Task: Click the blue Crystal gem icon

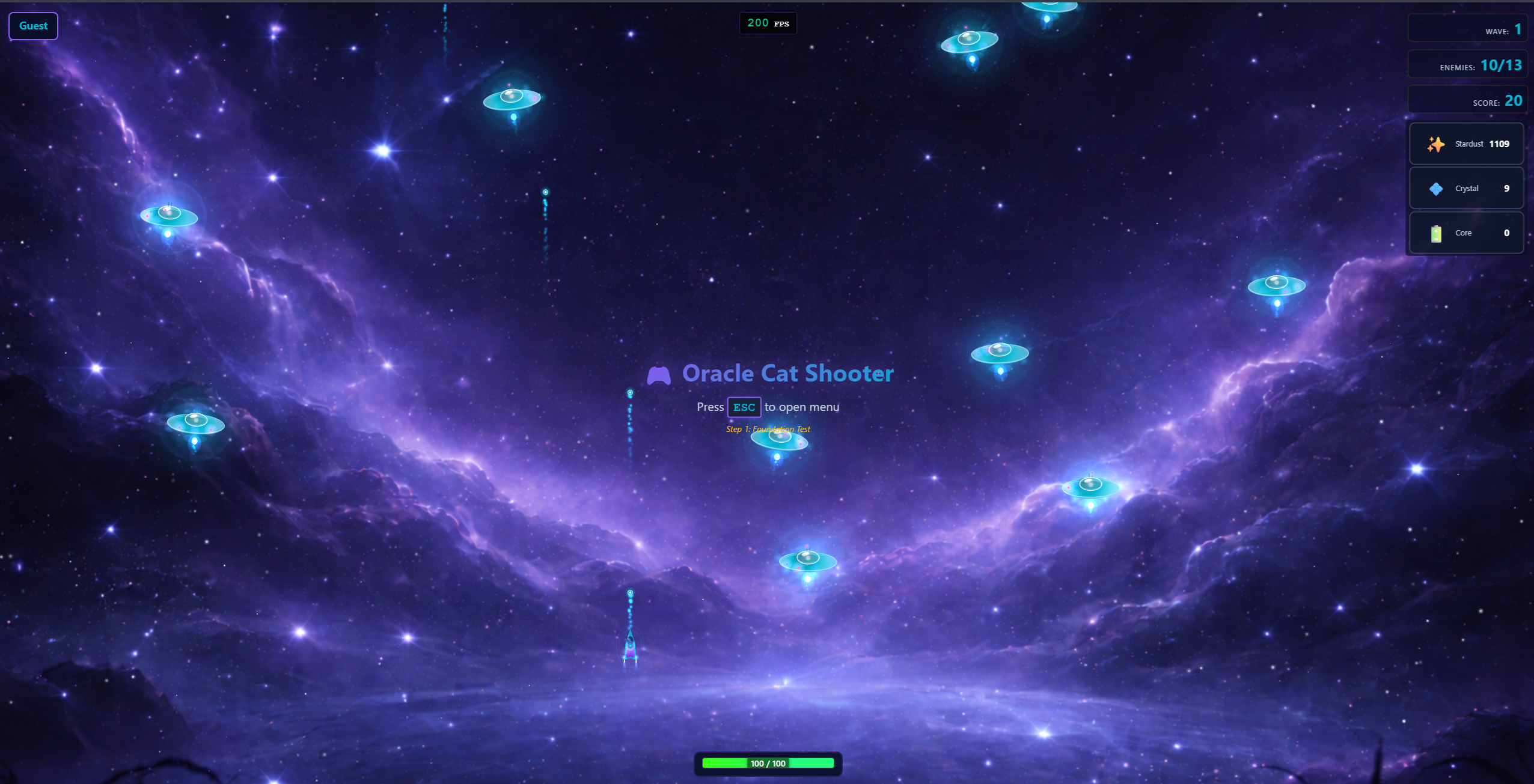Action: point(1436,188)
